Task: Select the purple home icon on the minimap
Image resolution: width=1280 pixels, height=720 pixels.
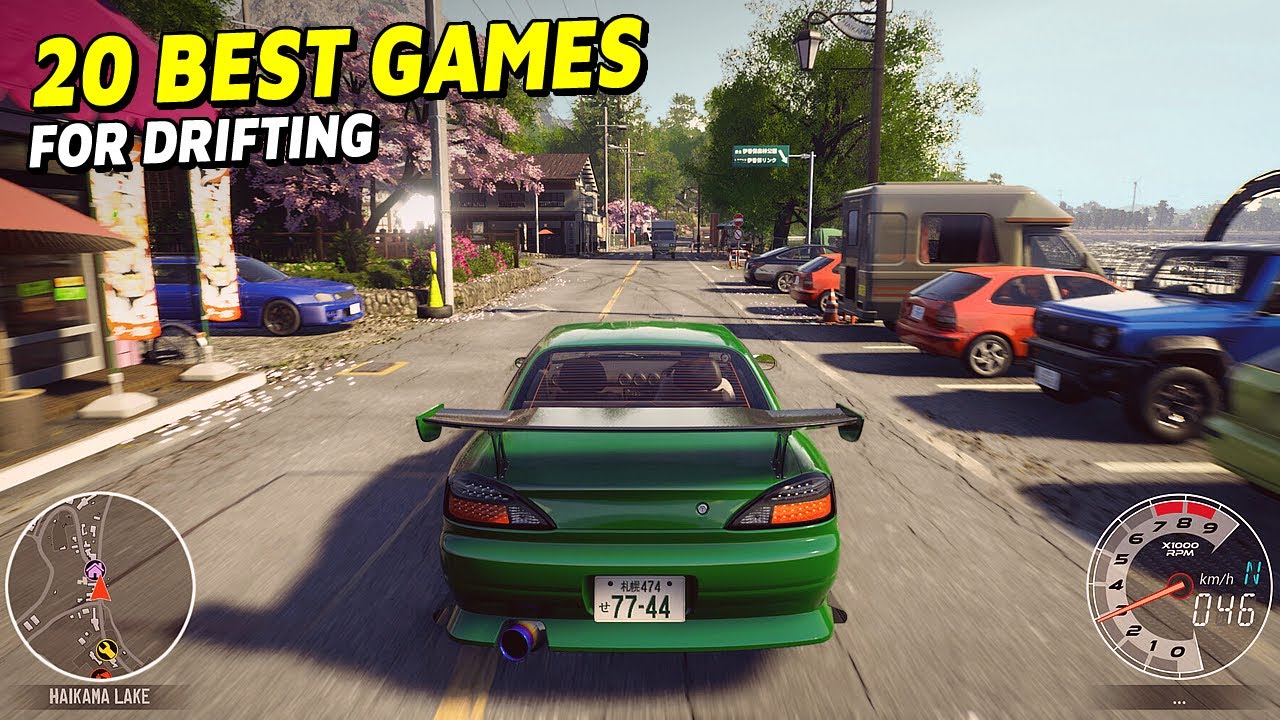Action: [94, 569]
